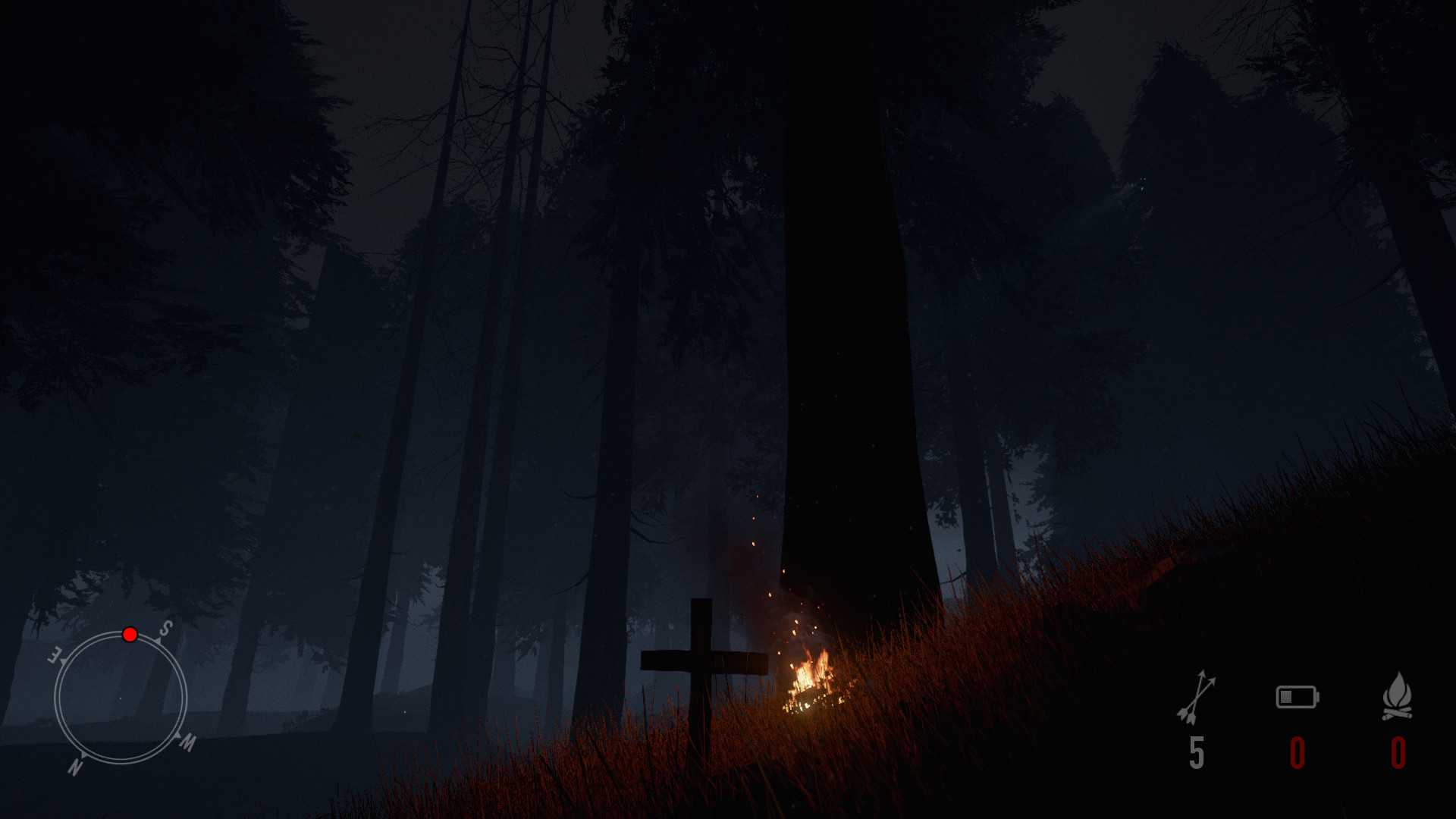Select the campfire icon
The width and height of the screenshot is (1456, 819).
pyautogui.click(x=1397, y=696)
